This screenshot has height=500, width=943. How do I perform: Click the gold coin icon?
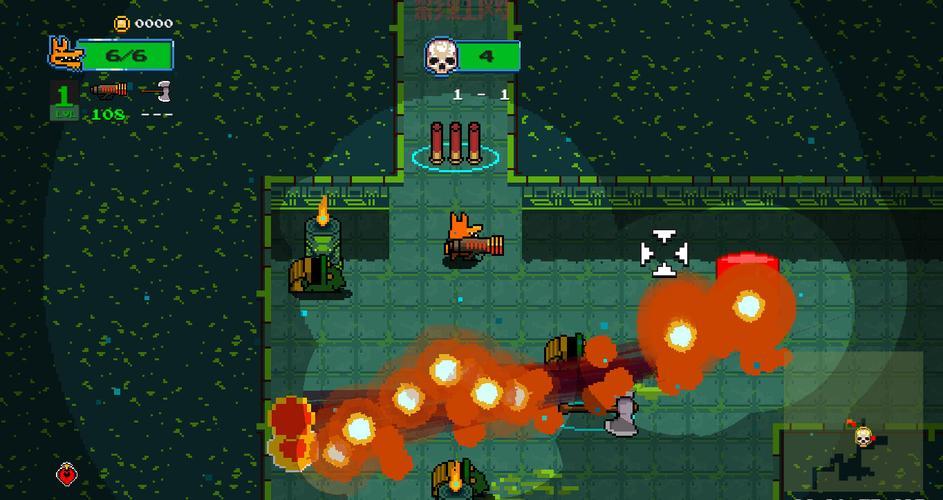click(x=121, y=23)
